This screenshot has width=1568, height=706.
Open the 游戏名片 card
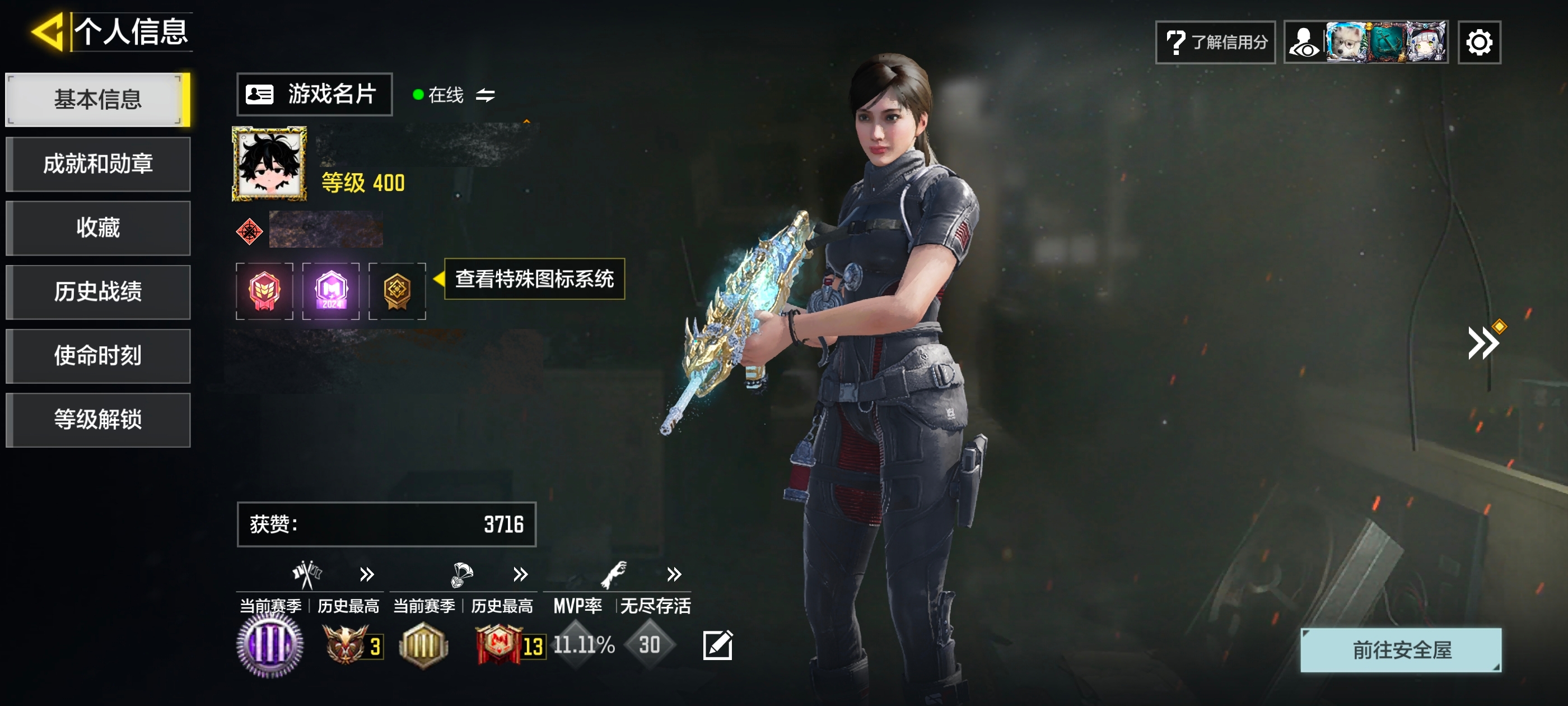click(314, 95)
